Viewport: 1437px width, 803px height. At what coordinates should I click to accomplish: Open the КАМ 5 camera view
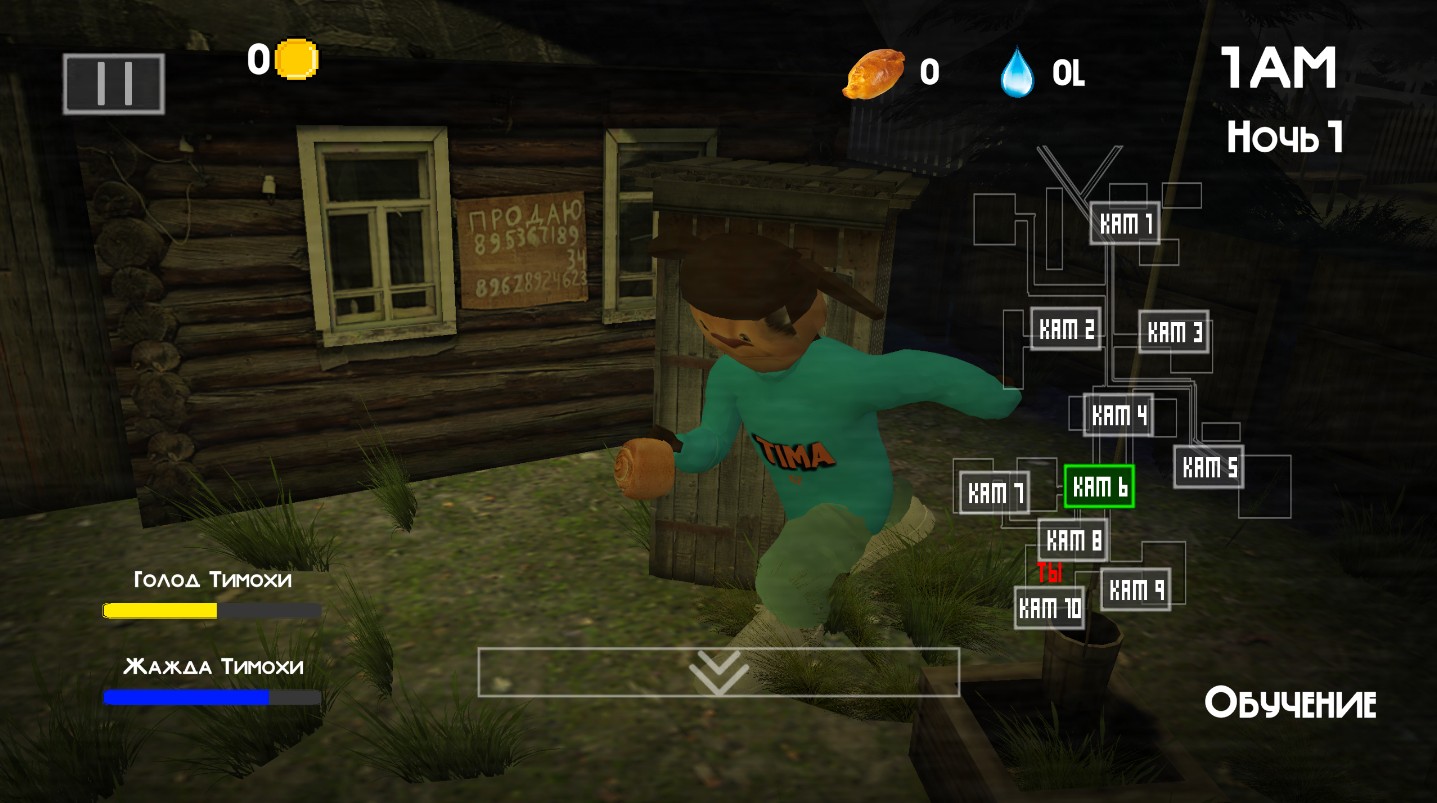tap(1209, 467)
